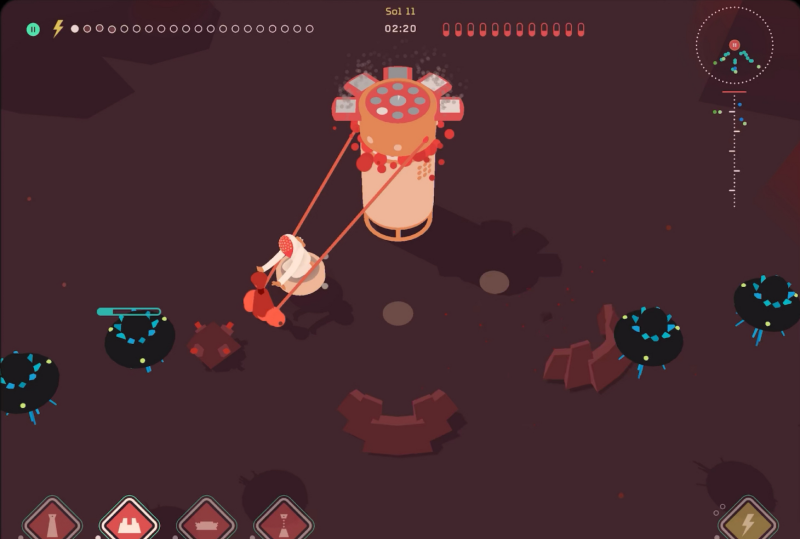Activate the gold lightning bolt power
Viewport: 800px width, 539px height.
748,521
